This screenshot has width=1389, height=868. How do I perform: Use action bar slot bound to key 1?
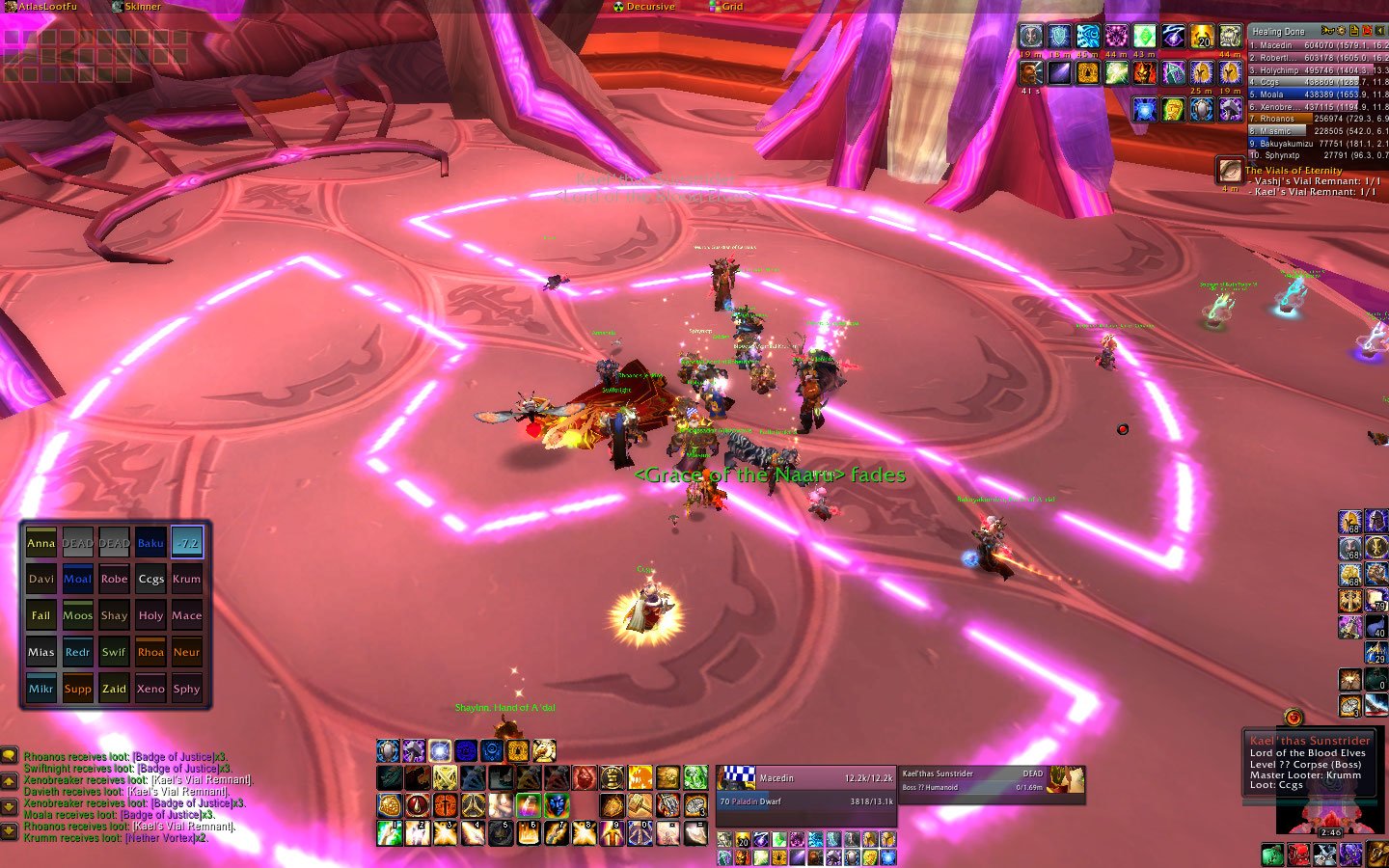point(390,833)
